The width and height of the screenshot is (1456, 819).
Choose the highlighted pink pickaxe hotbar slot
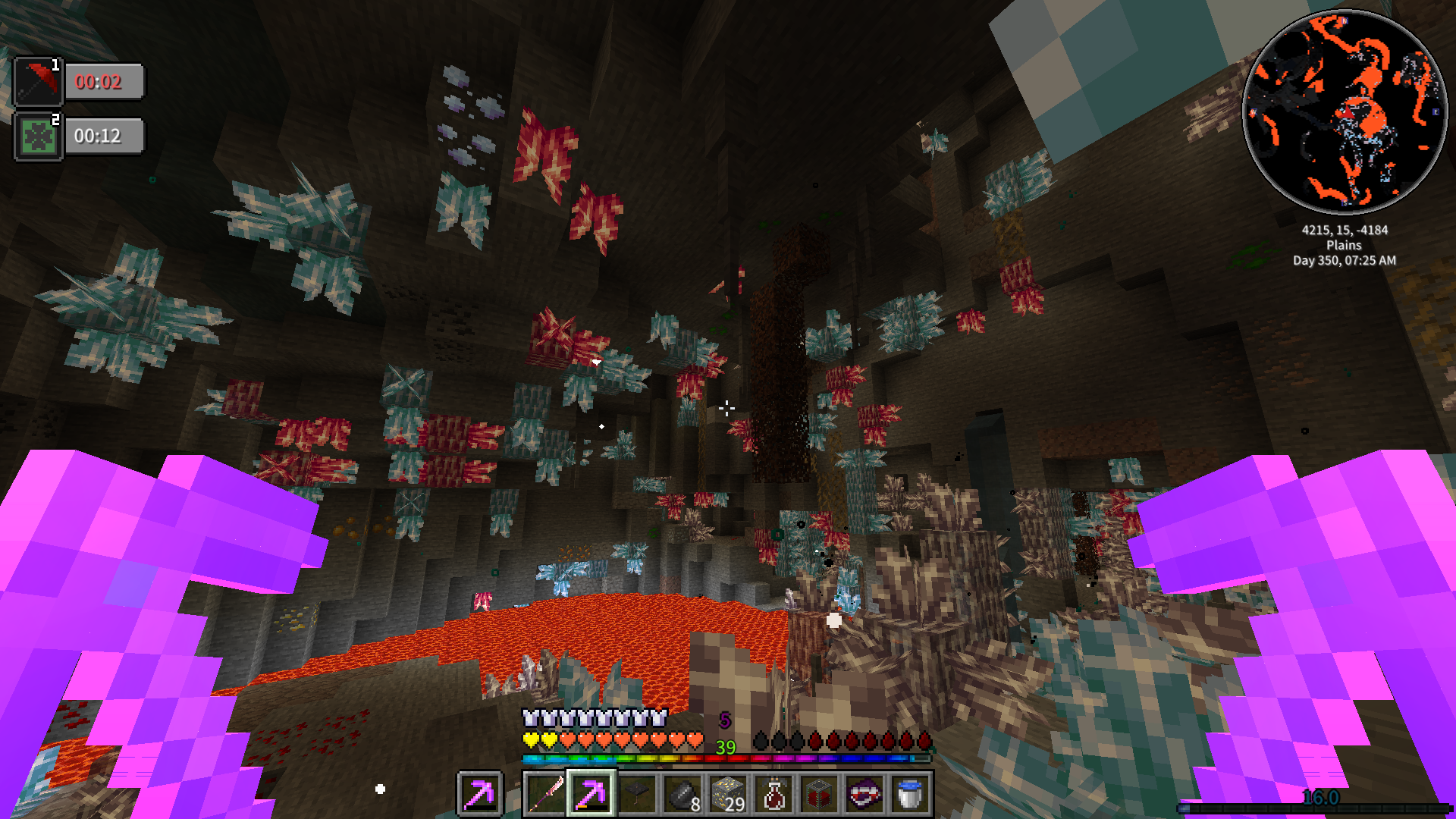(x=591, y=794)
